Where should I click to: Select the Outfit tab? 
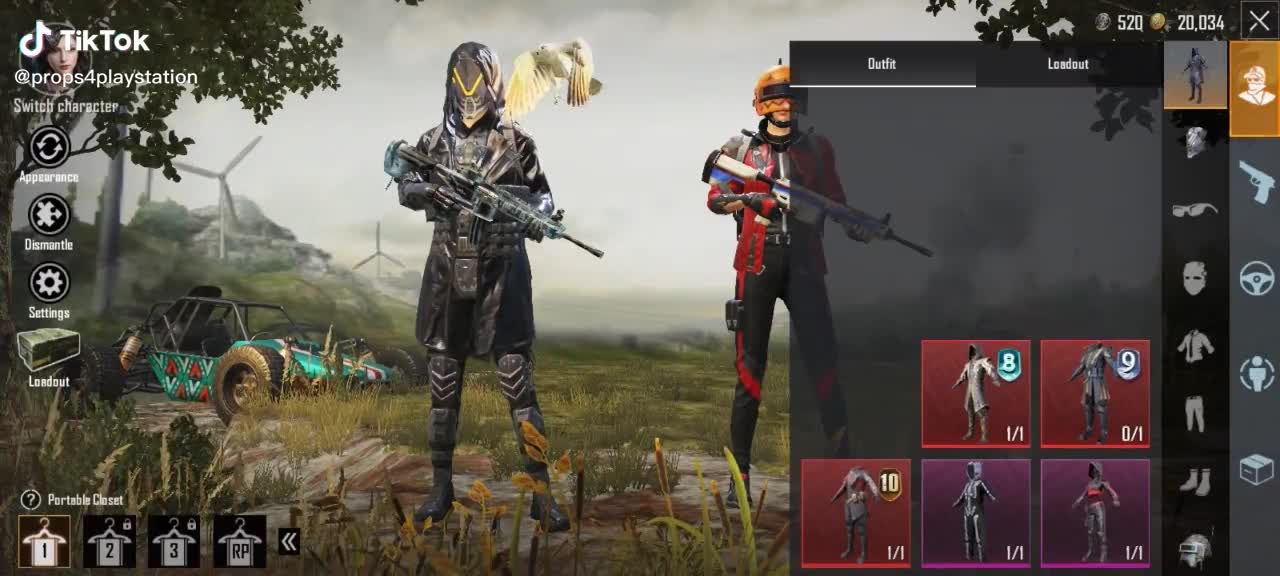pyautogui.click(x=882, y=64)
